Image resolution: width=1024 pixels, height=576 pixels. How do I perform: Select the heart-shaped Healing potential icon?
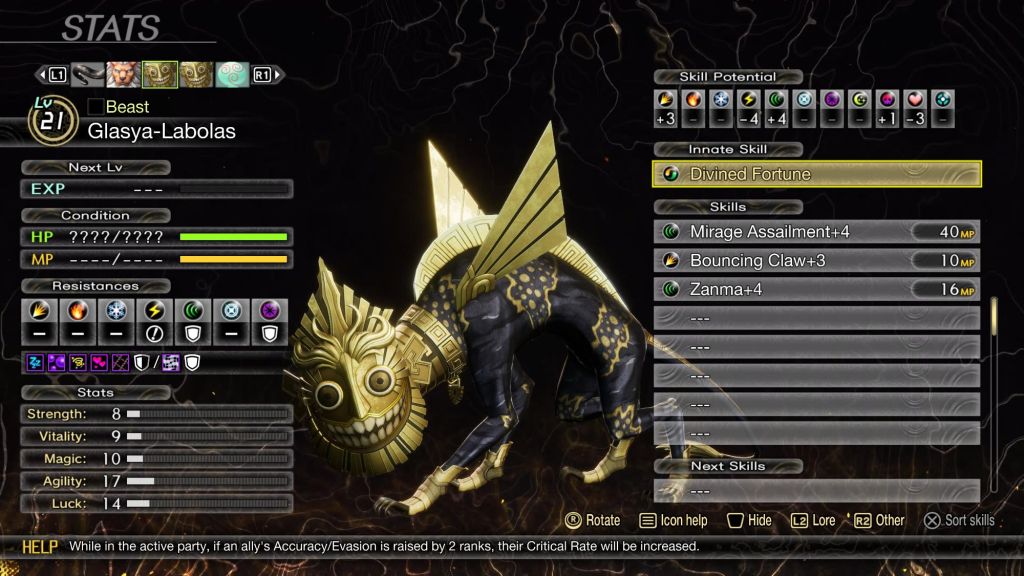[x=914, y=100]
